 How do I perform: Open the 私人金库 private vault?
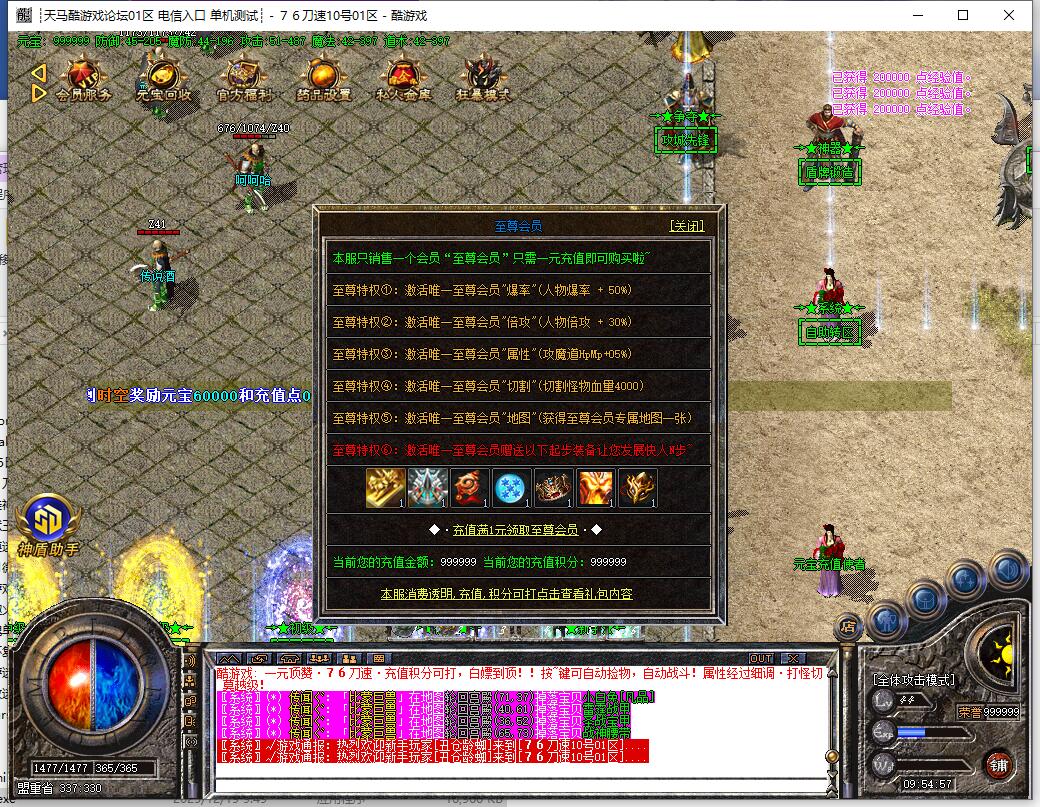pos(403,80)
